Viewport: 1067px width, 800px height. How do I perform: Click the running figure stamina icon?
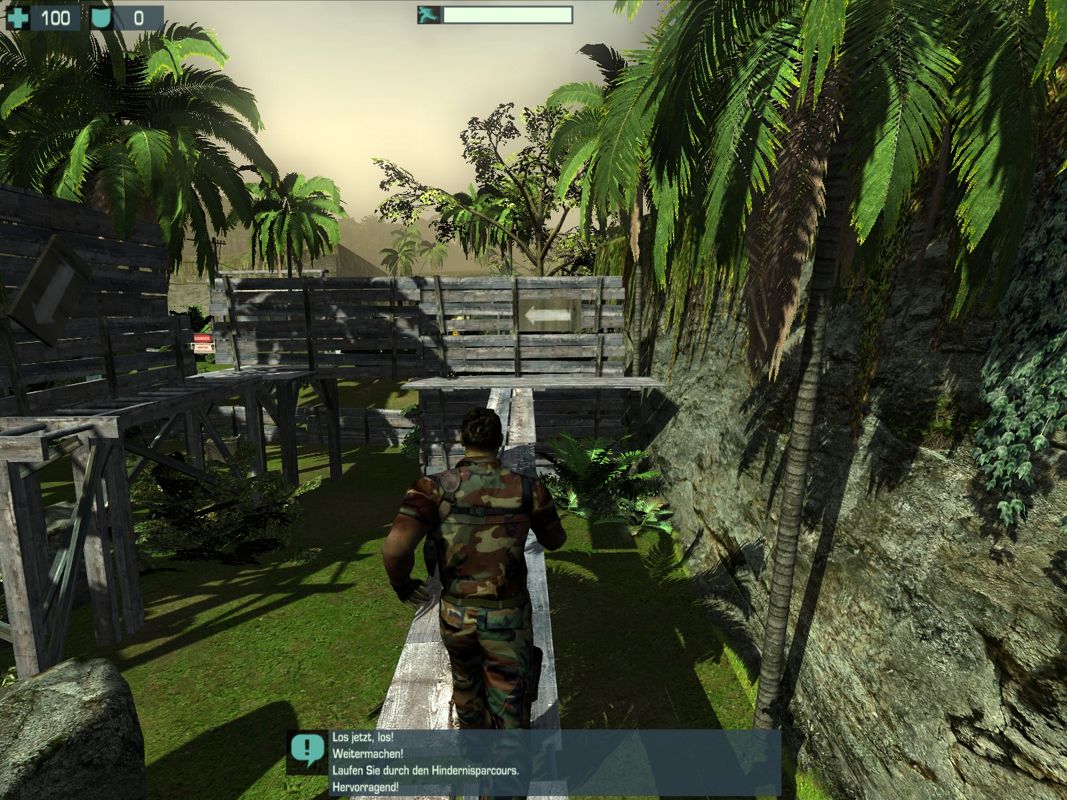430,15
